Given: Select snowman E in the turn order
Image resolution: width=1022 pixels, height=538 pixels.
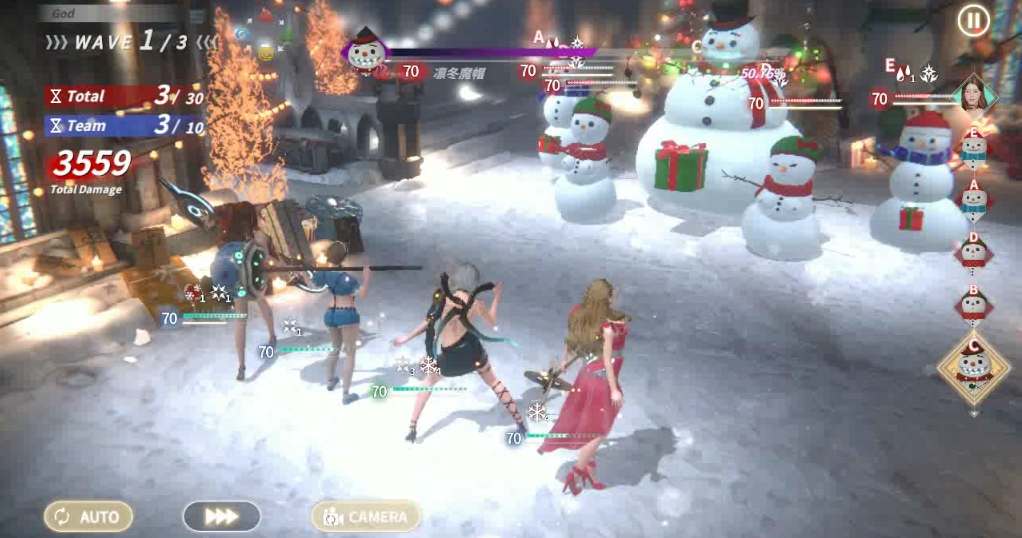Looking at the screenshot, I should tap(973, 147).
